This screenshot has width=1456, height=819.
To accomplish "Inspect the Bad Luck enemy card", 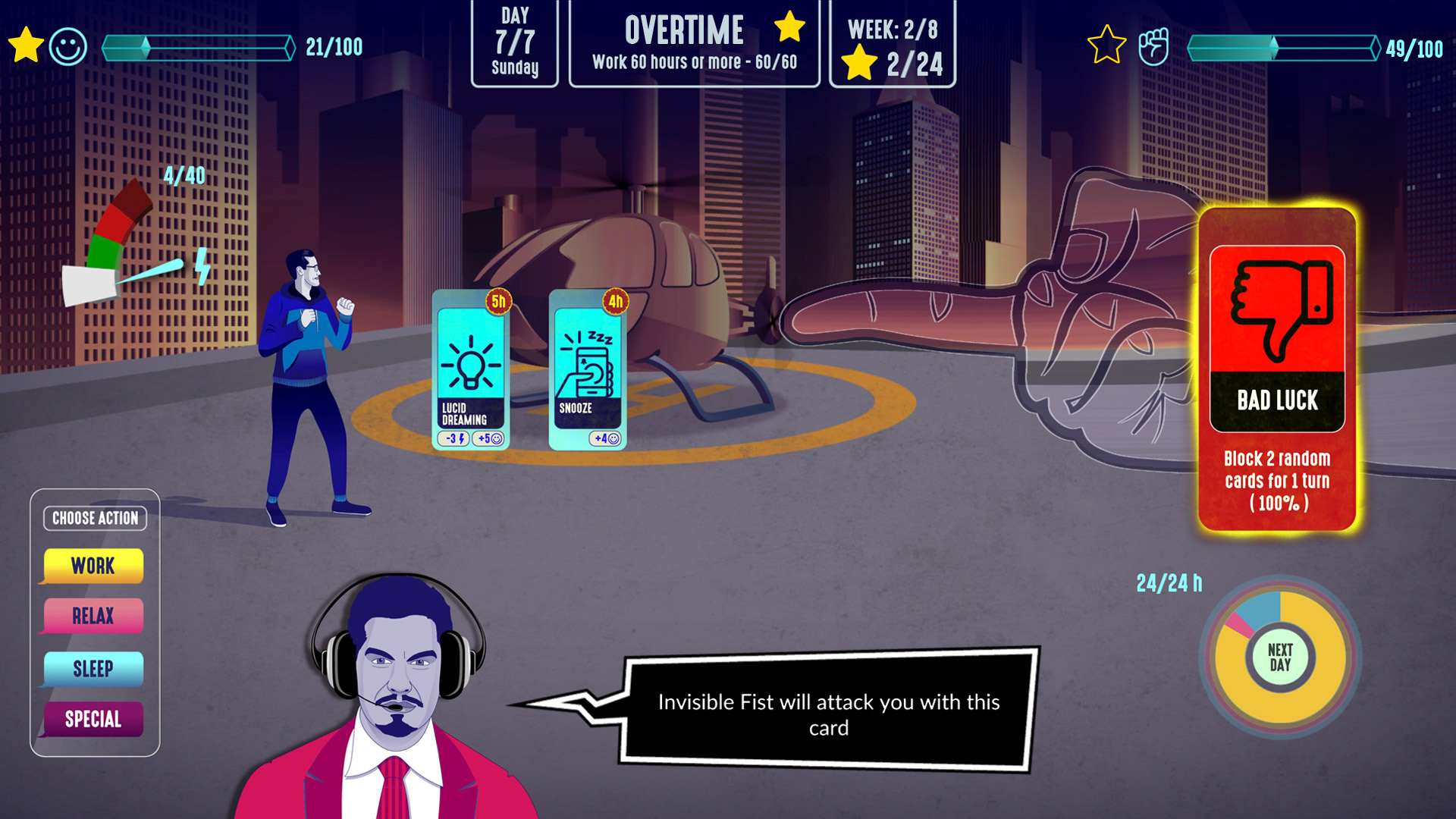I will click(1277, 369).
